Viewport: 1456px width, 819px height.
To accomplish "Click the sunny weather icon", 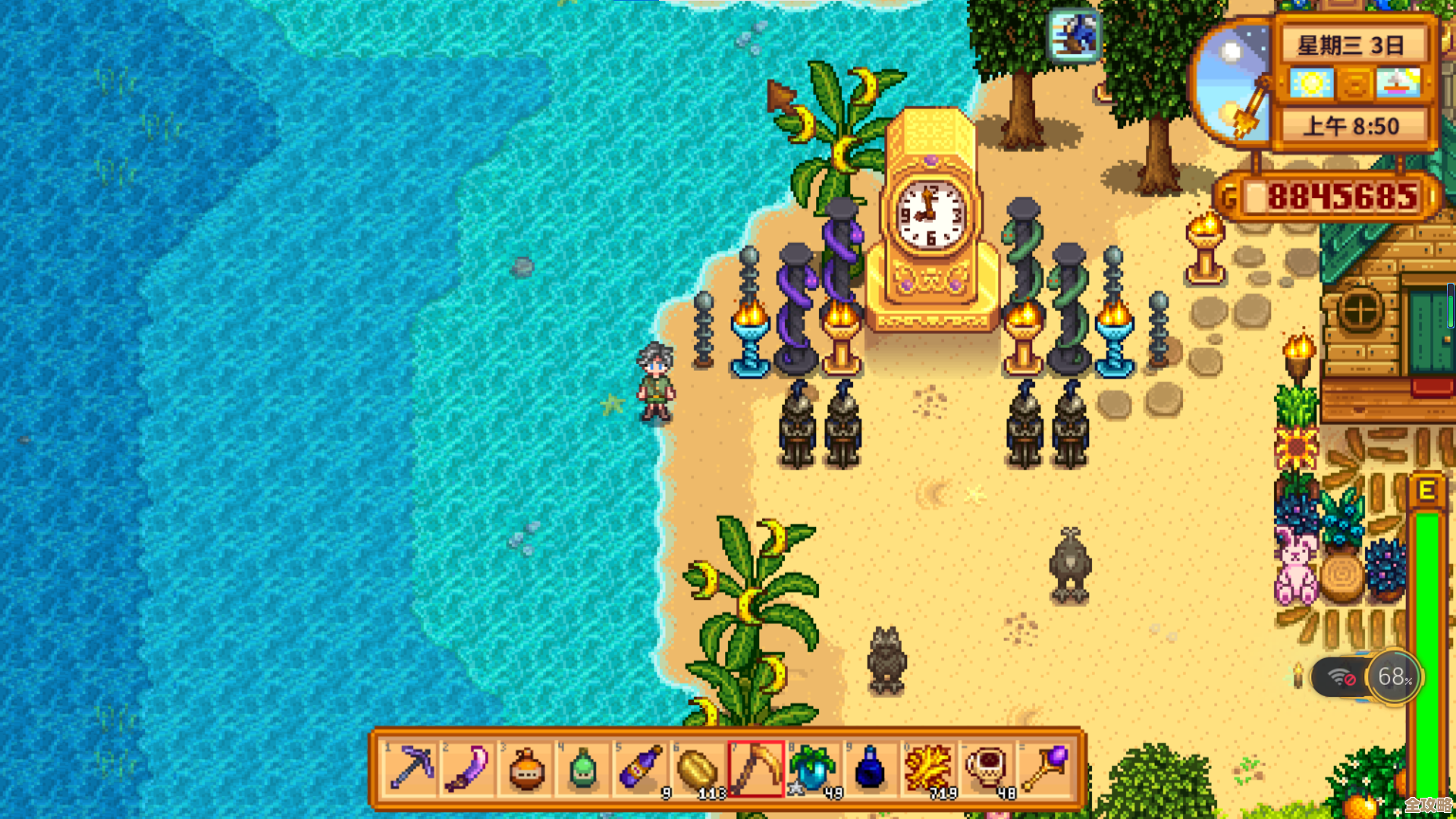I will tap(1310, 83).
